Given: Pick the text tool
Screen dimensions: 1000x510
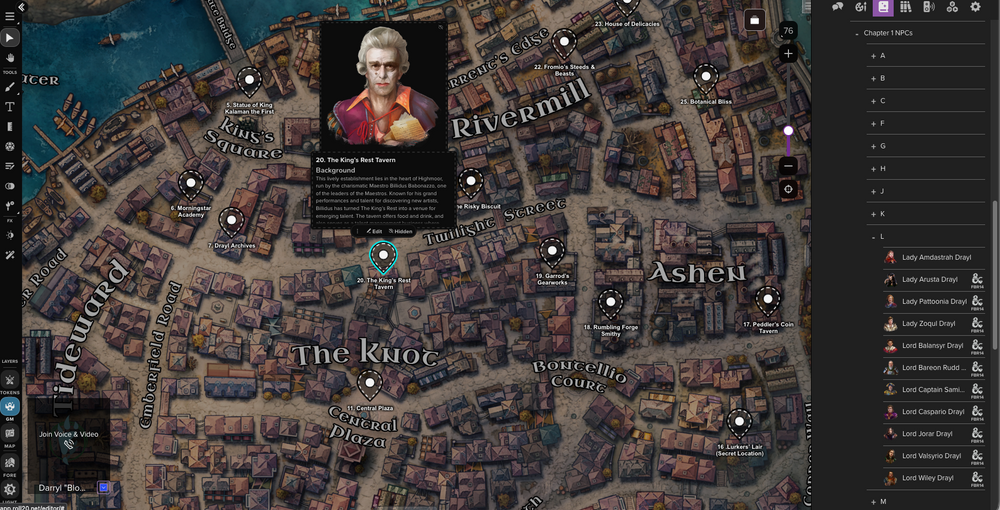Looking at the screenshot, I should pyautogui.click(x=10, y=106).
